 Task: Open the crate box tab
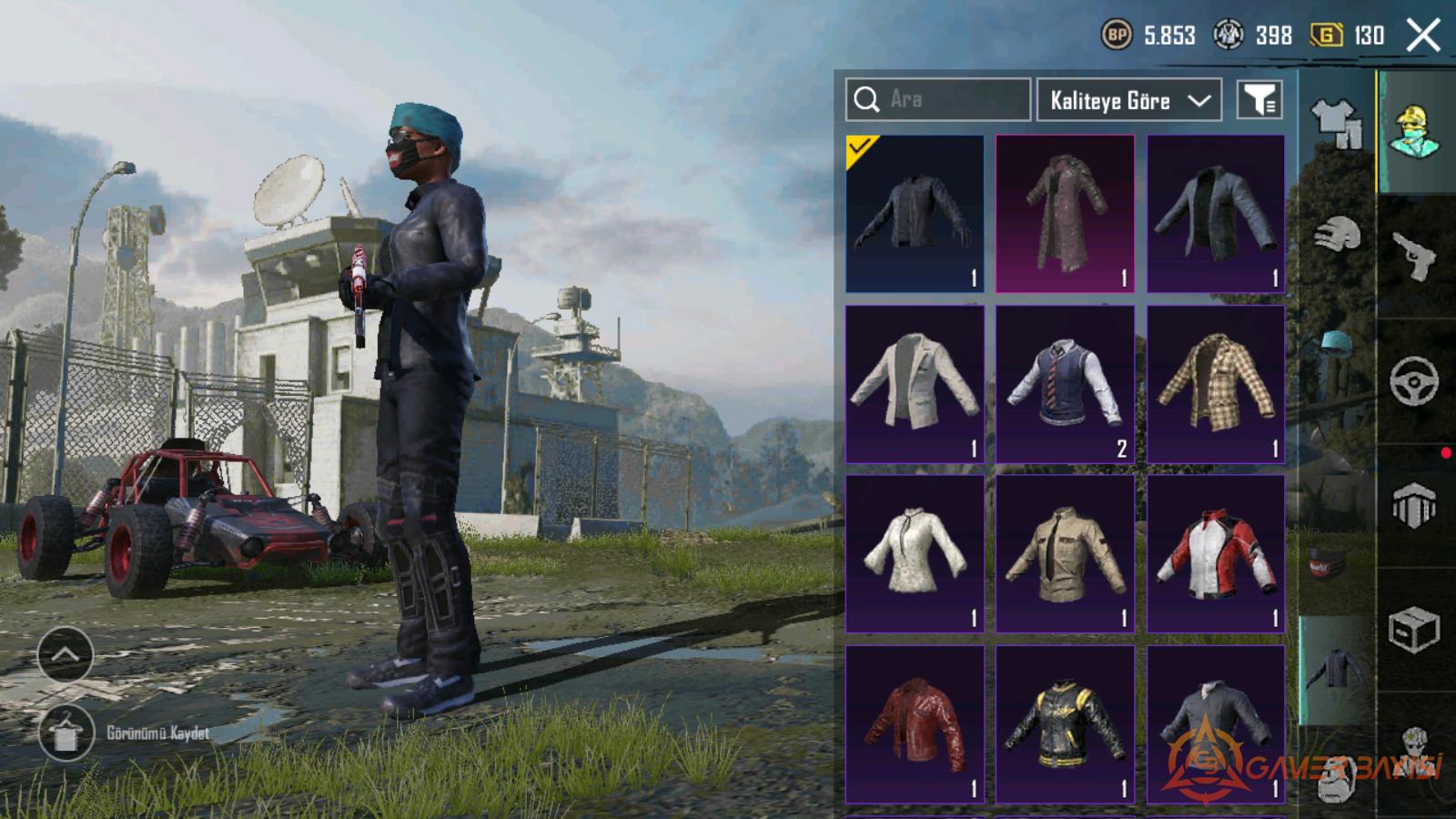(1414, 630)
